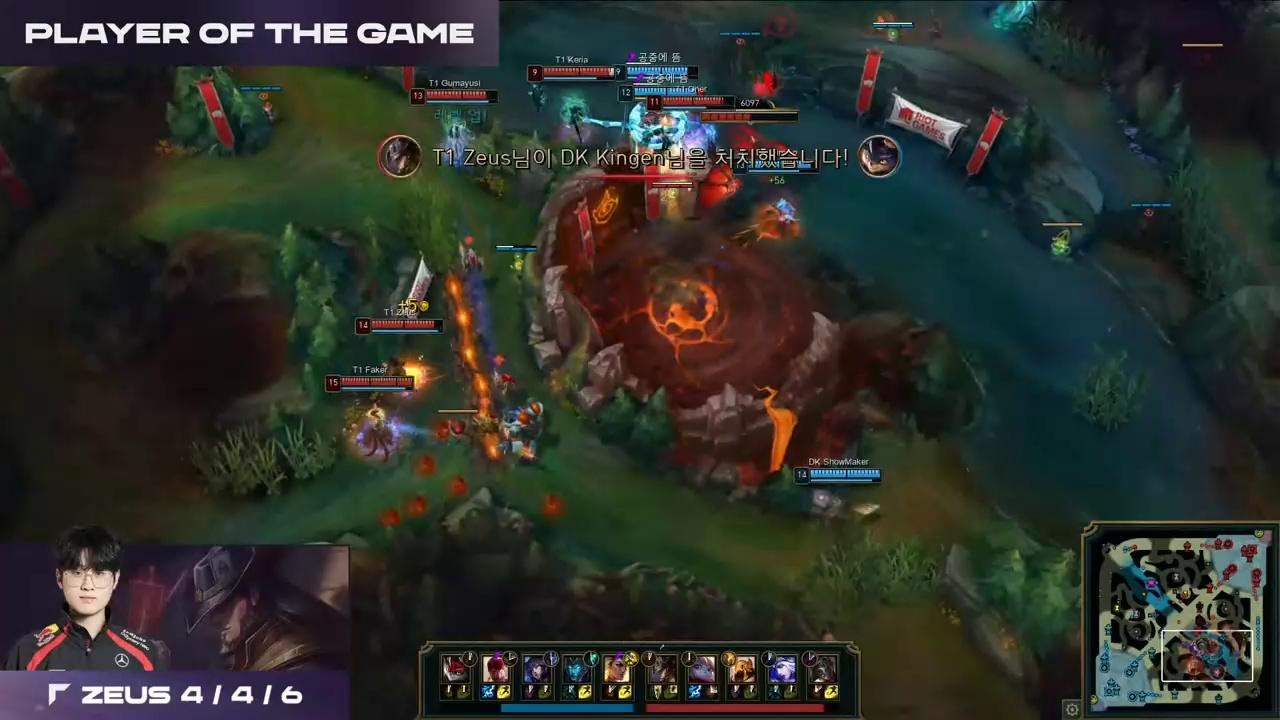Select the golden-orange champion portrait

click(742, 668)
